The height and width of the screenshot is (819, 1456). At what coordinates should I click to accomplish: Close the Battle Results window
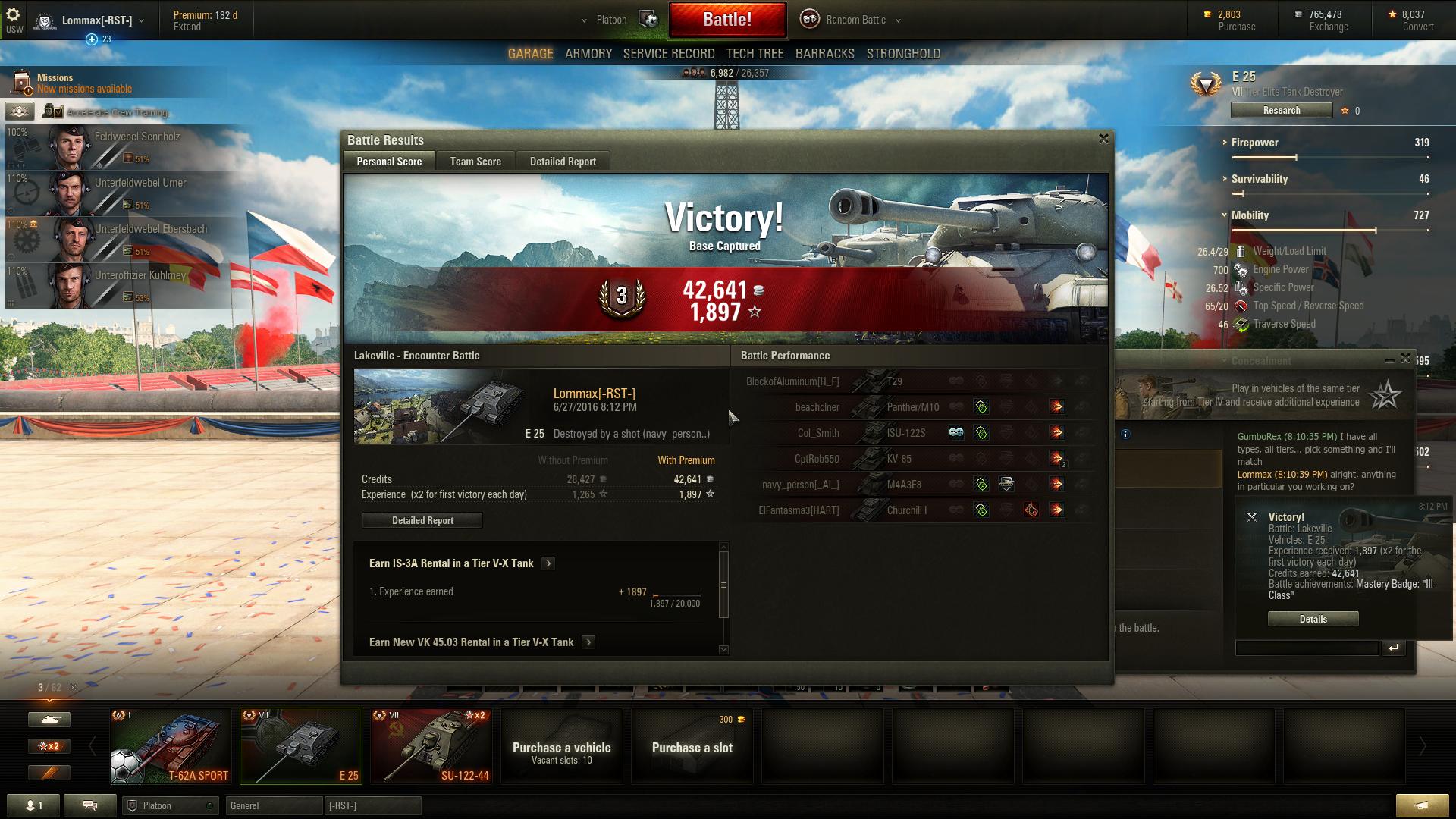tap(1103, 139)
